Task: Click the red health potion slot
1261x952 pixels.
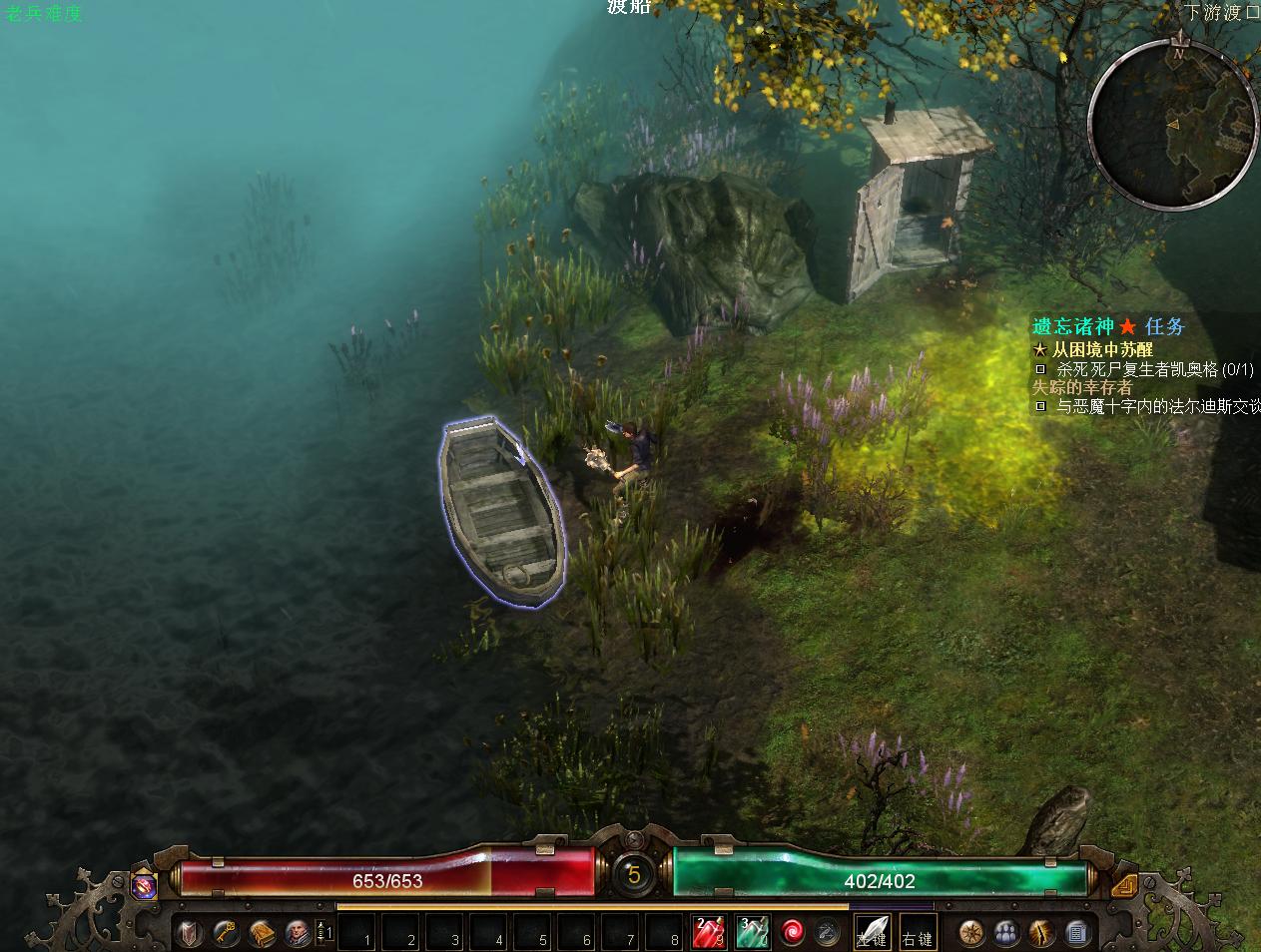Action: [709, 933]
